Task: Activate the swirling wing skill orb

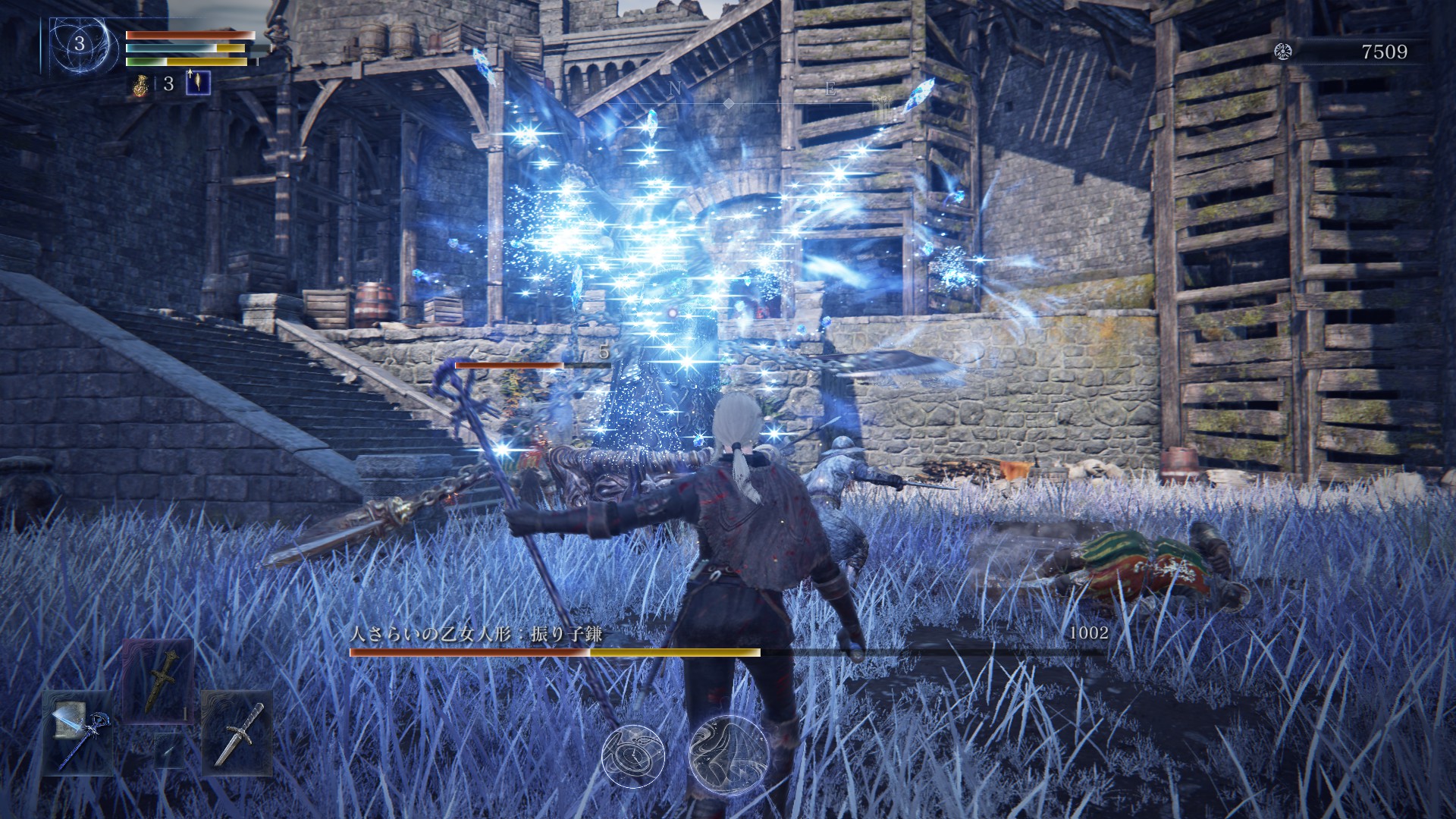Action: (x=729, y=755)
